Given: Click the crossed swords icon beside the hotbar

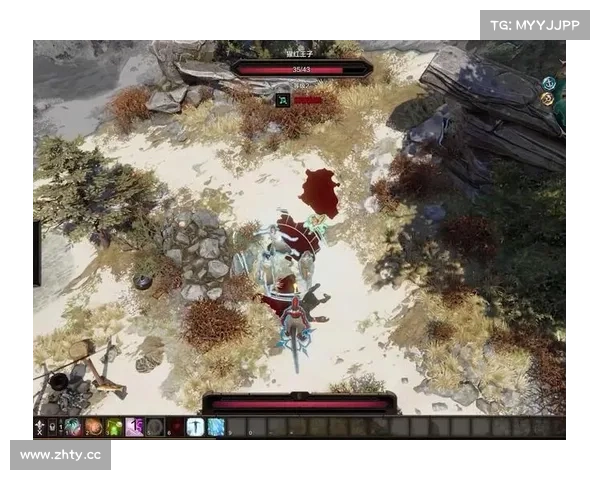Looking at the screenshot, I should click(40, 427).
